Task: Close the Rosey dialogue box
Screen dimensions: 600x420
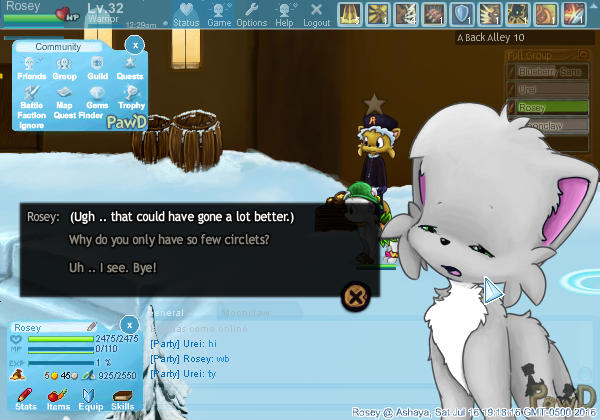Action: 356,295
